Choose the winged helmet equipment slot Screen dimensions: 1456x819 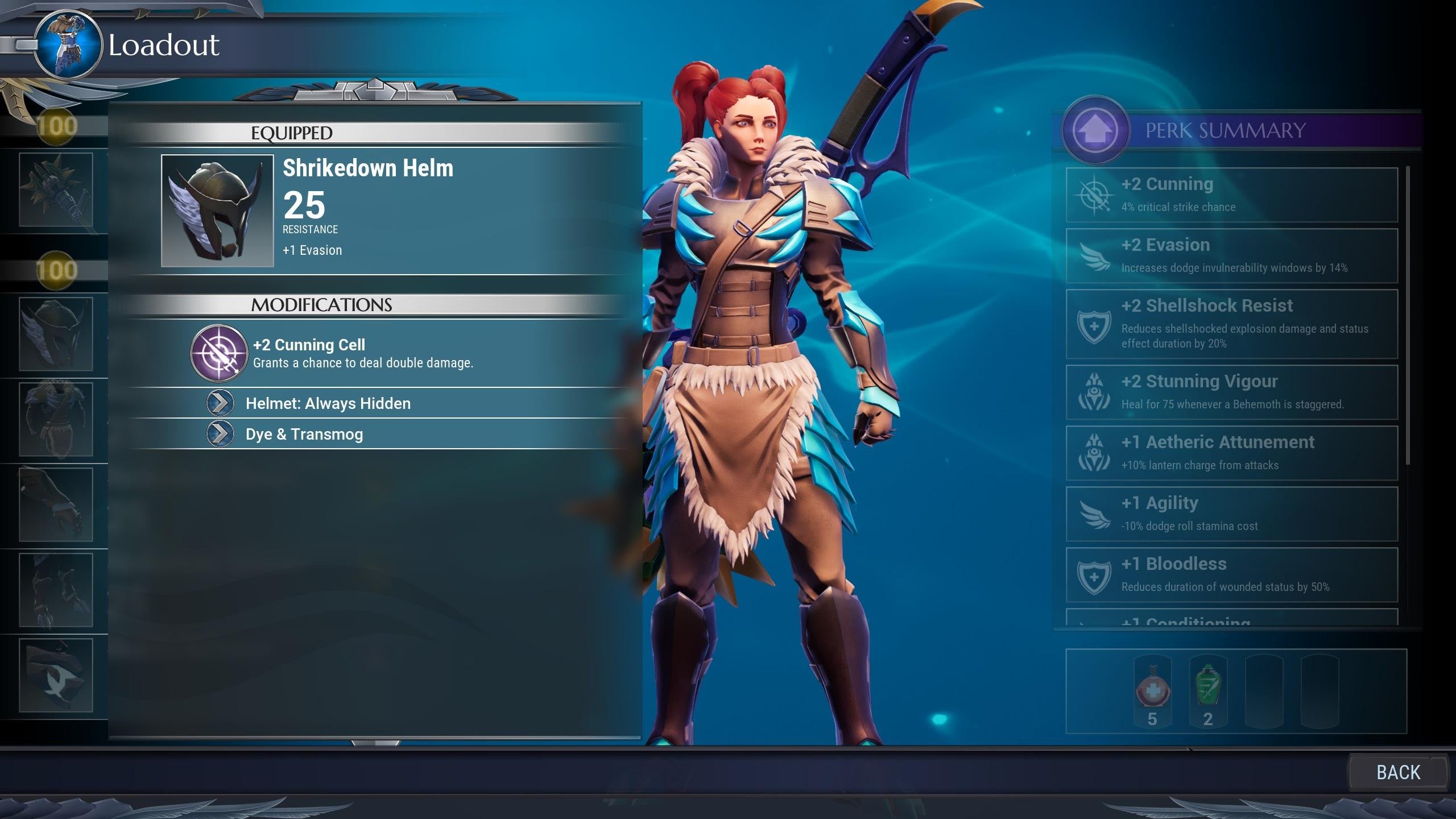tap(56, 334)
